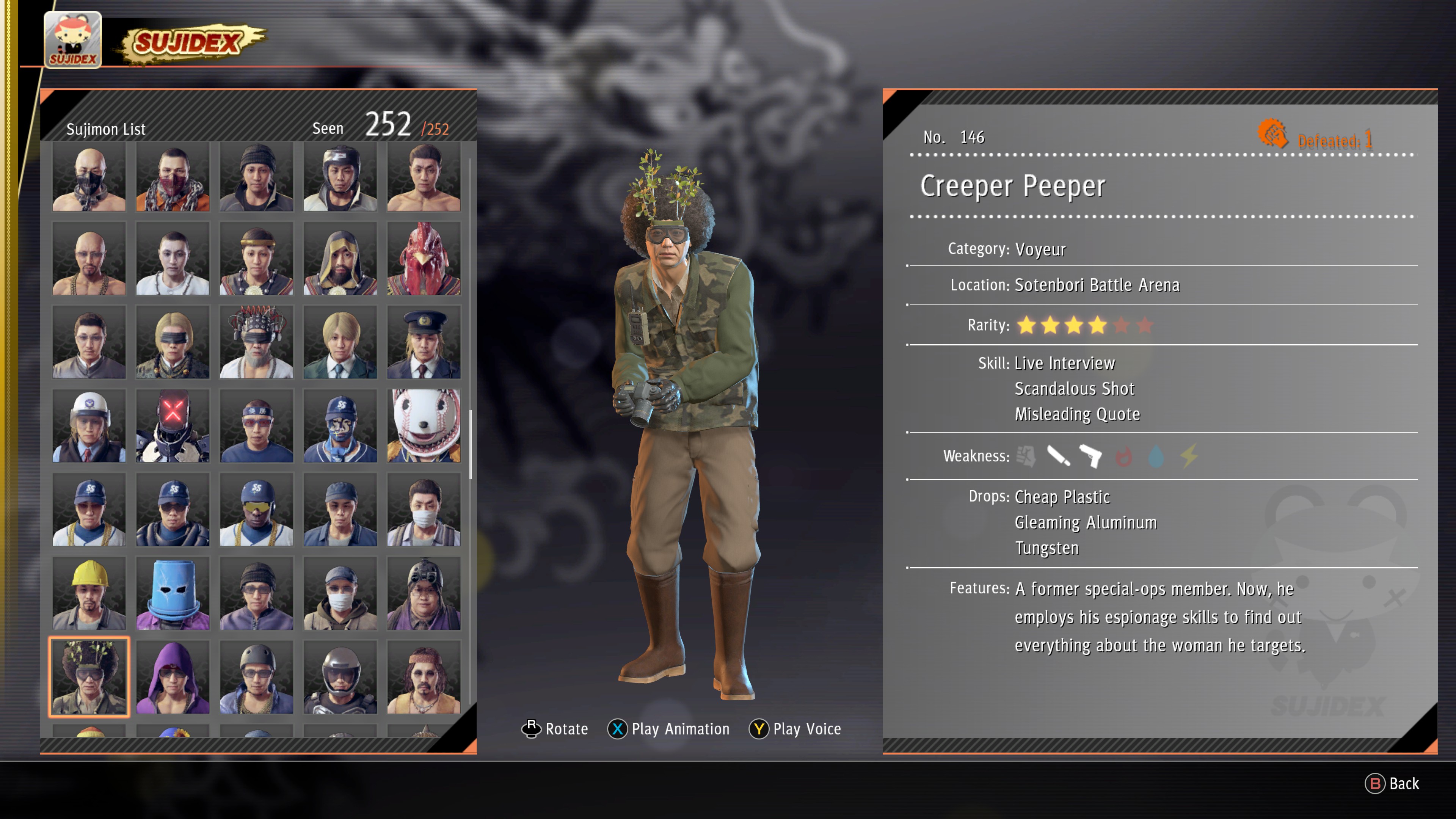Choose the police officer cap Sujimon

(x=424, y=342)
